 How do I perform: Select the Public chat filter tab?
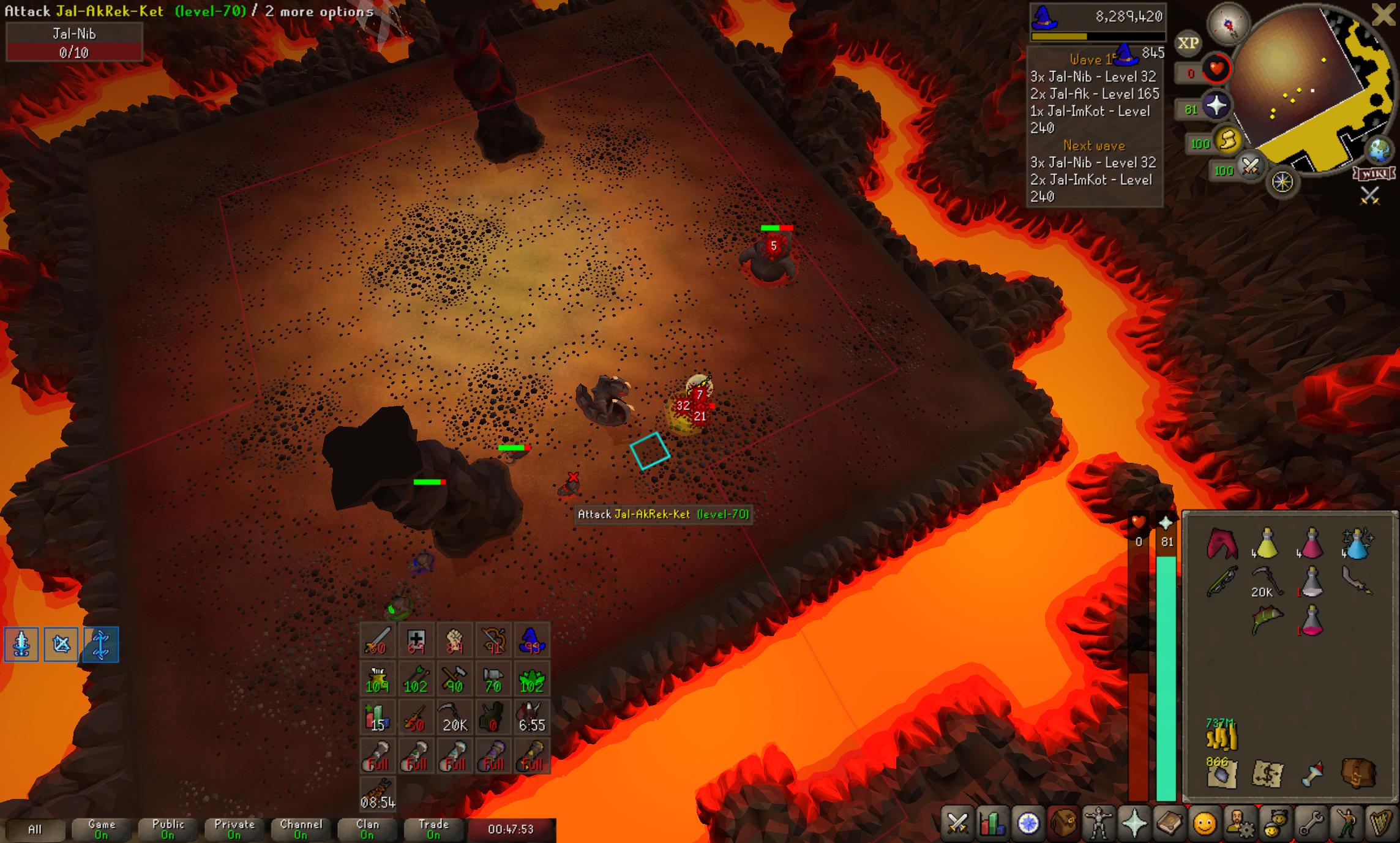[168, 830]
